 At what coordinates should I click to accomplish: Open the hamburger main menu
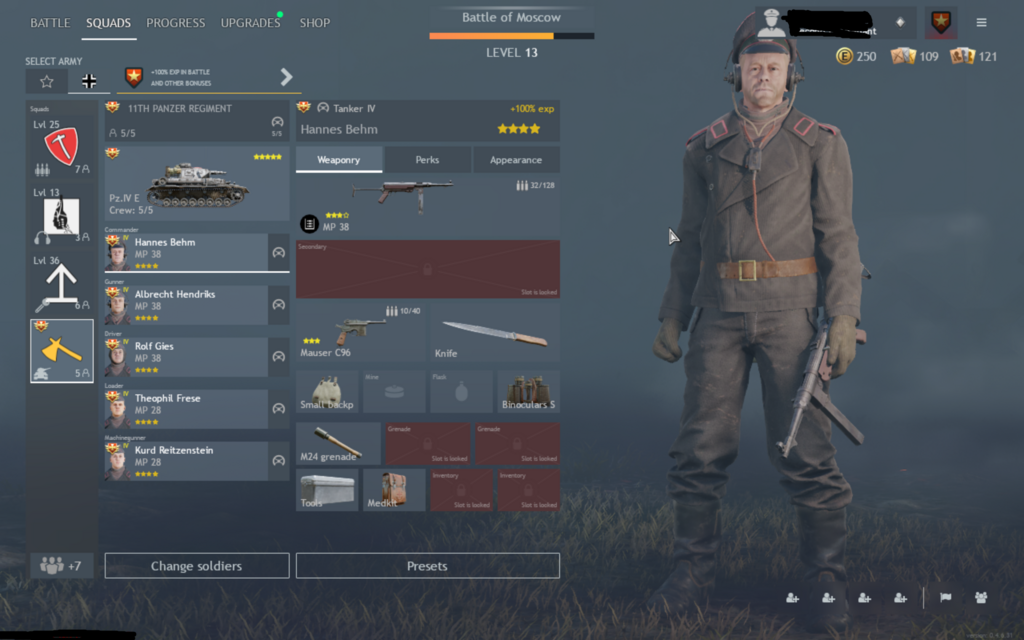pyautogui.click(x=981, y=22)
